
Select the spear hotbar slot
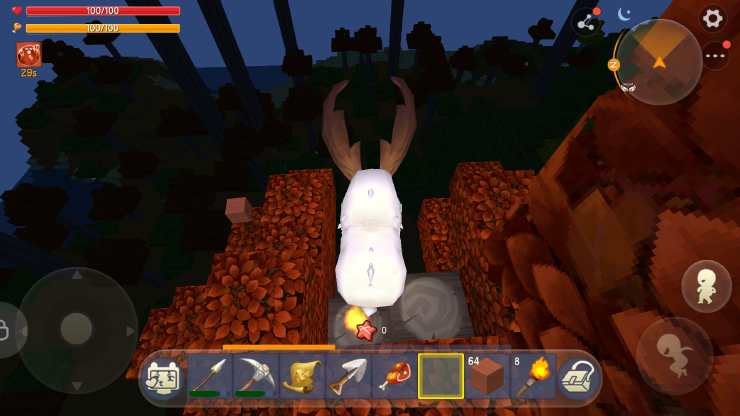tap(209, 377)
